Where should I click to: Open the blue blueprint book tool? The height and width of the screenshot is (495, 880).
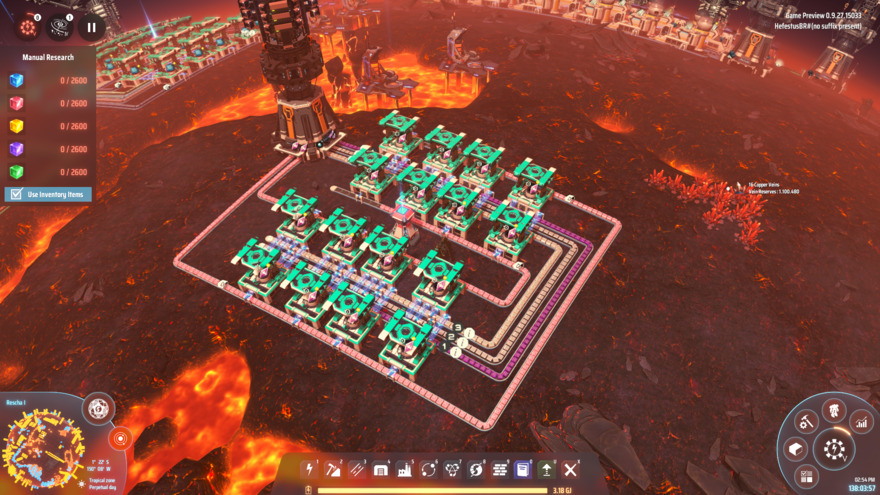[x=523, y=469]
